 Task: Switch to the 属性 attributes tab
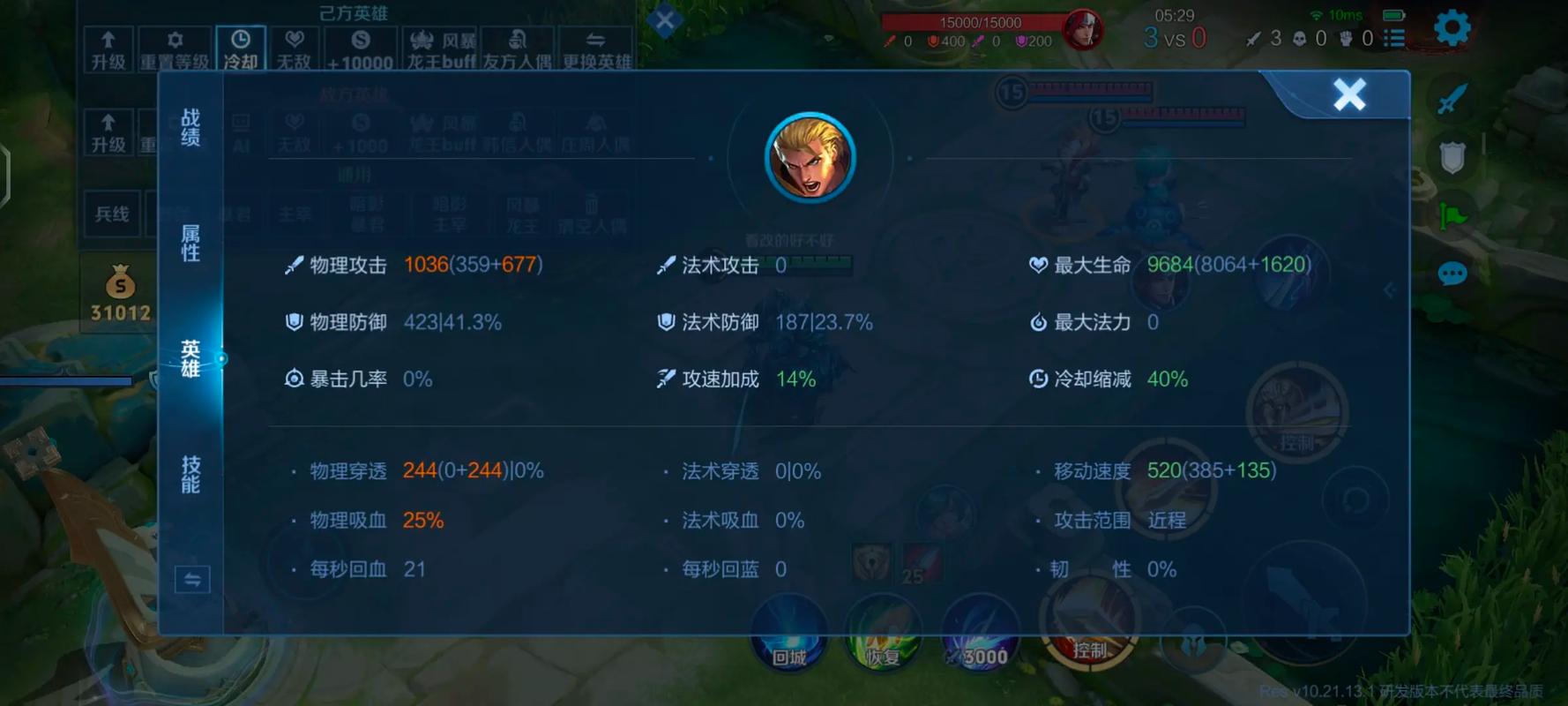coord(191,244)
